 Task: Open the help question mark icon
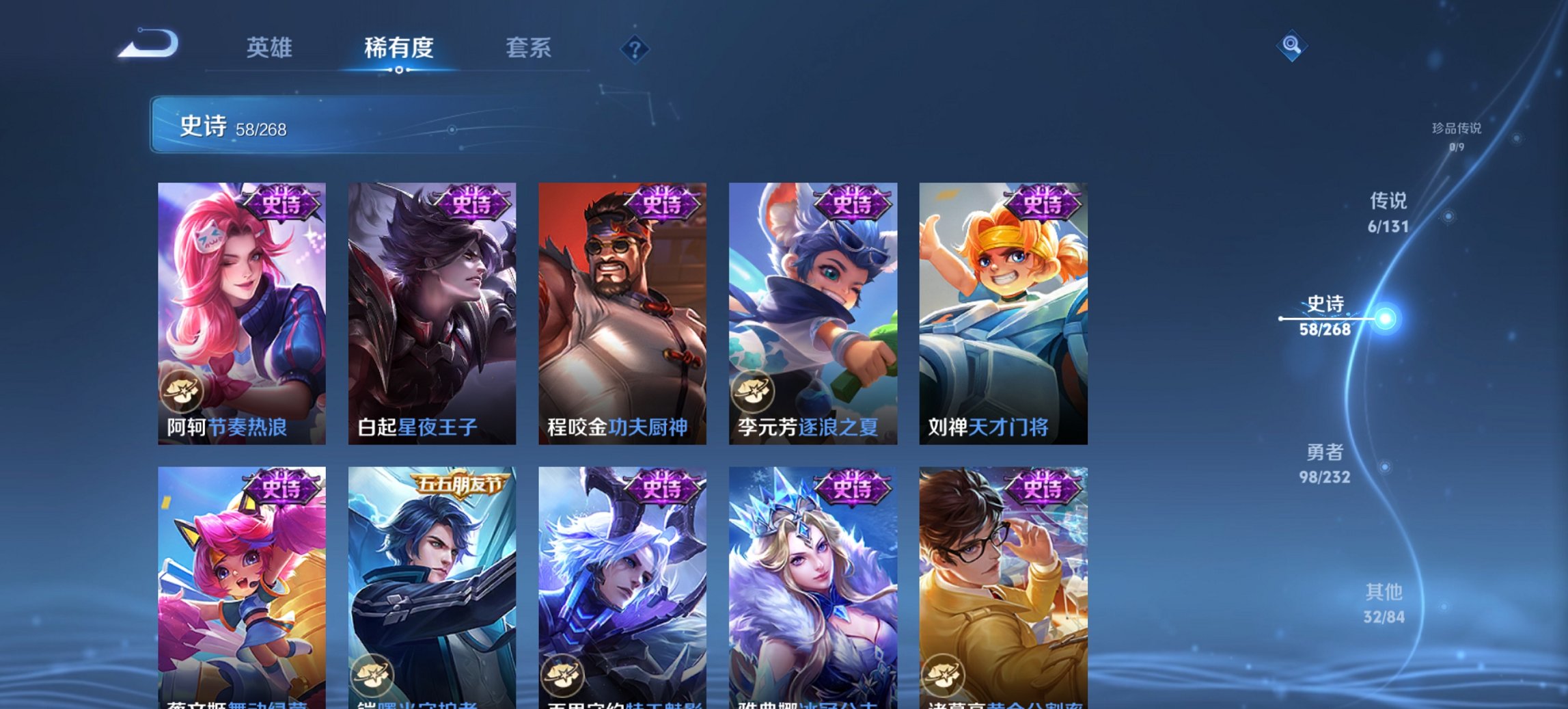(x=635, y=48)
